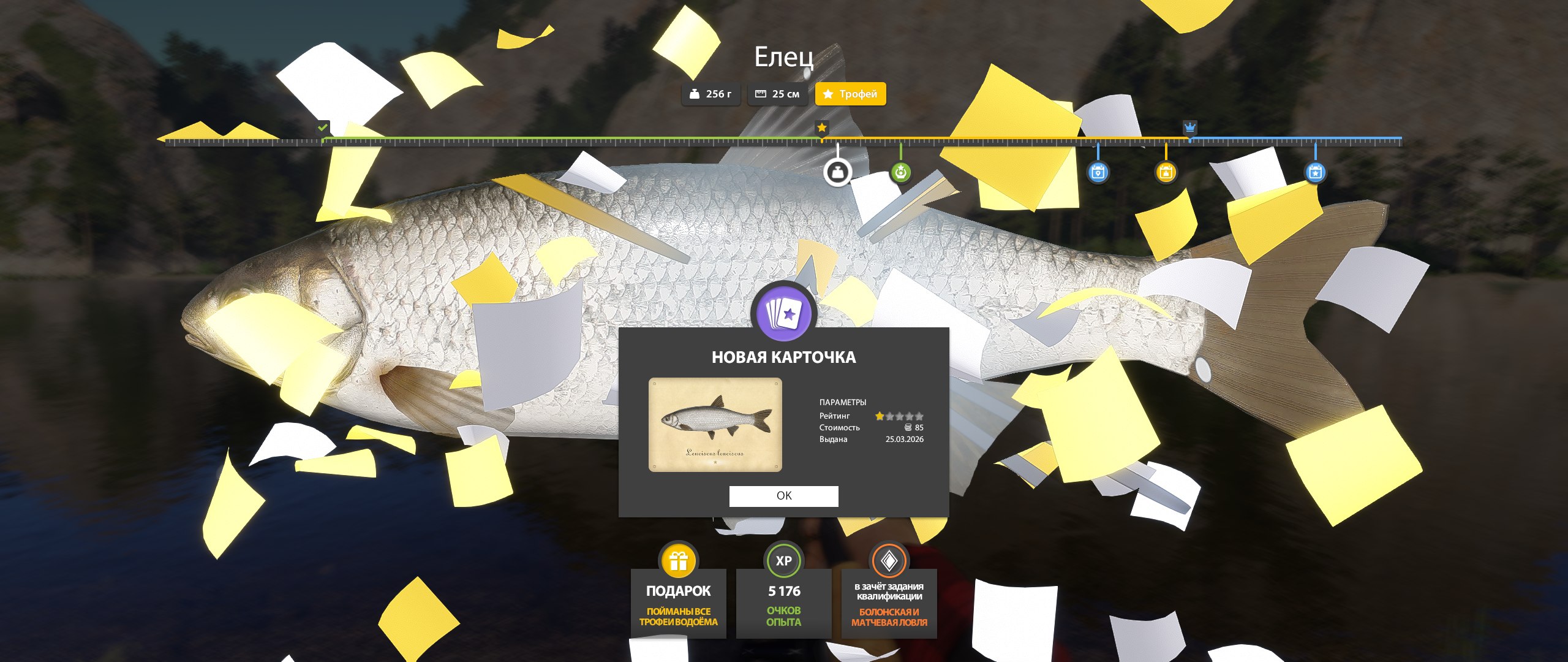Click the white weight marker on the scale
This screenshot has width=1568, height=662.
tap(837, 172)
